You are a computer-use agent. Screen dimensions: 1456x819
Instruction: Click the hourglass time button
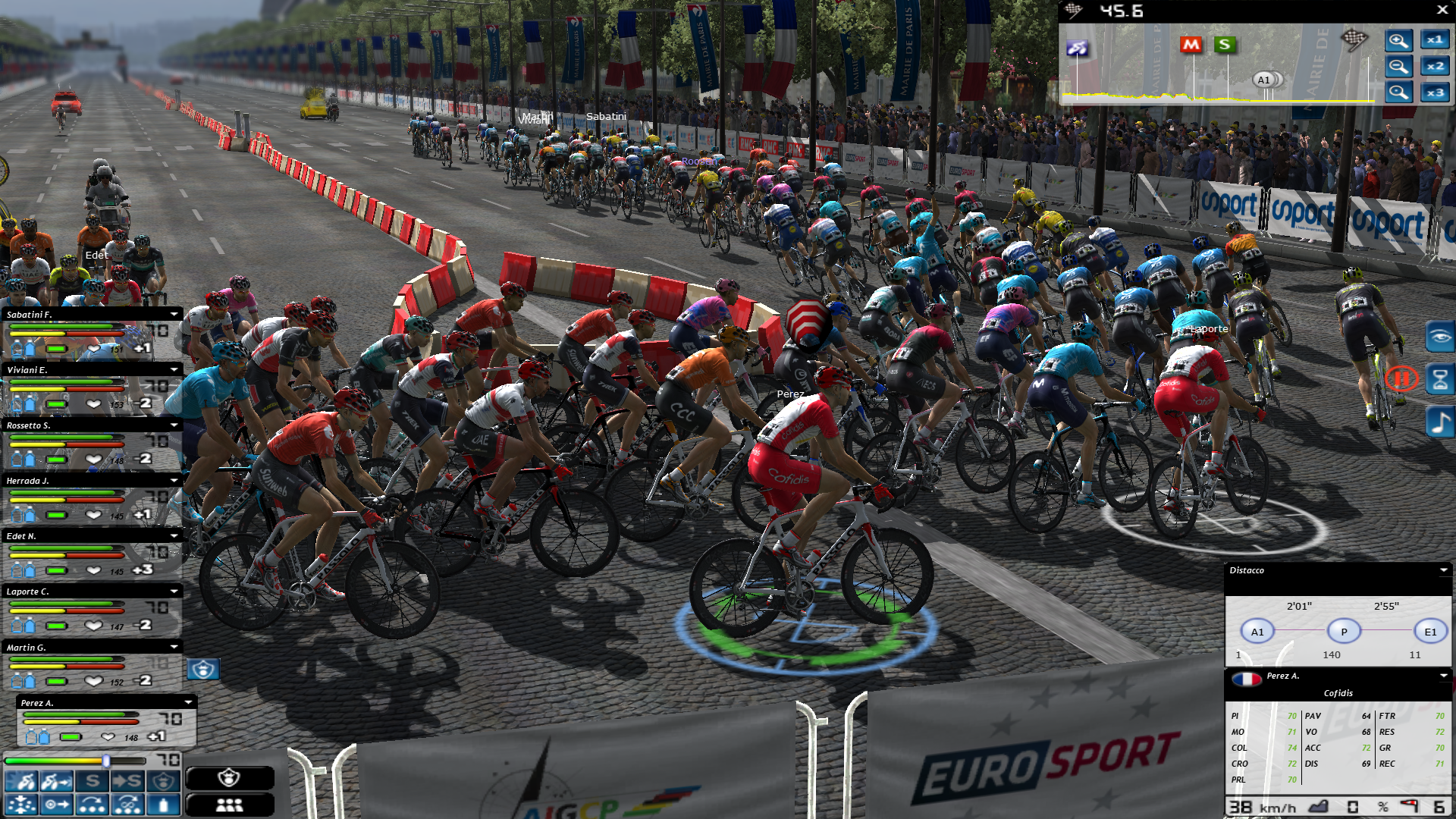coord(1439,379)
